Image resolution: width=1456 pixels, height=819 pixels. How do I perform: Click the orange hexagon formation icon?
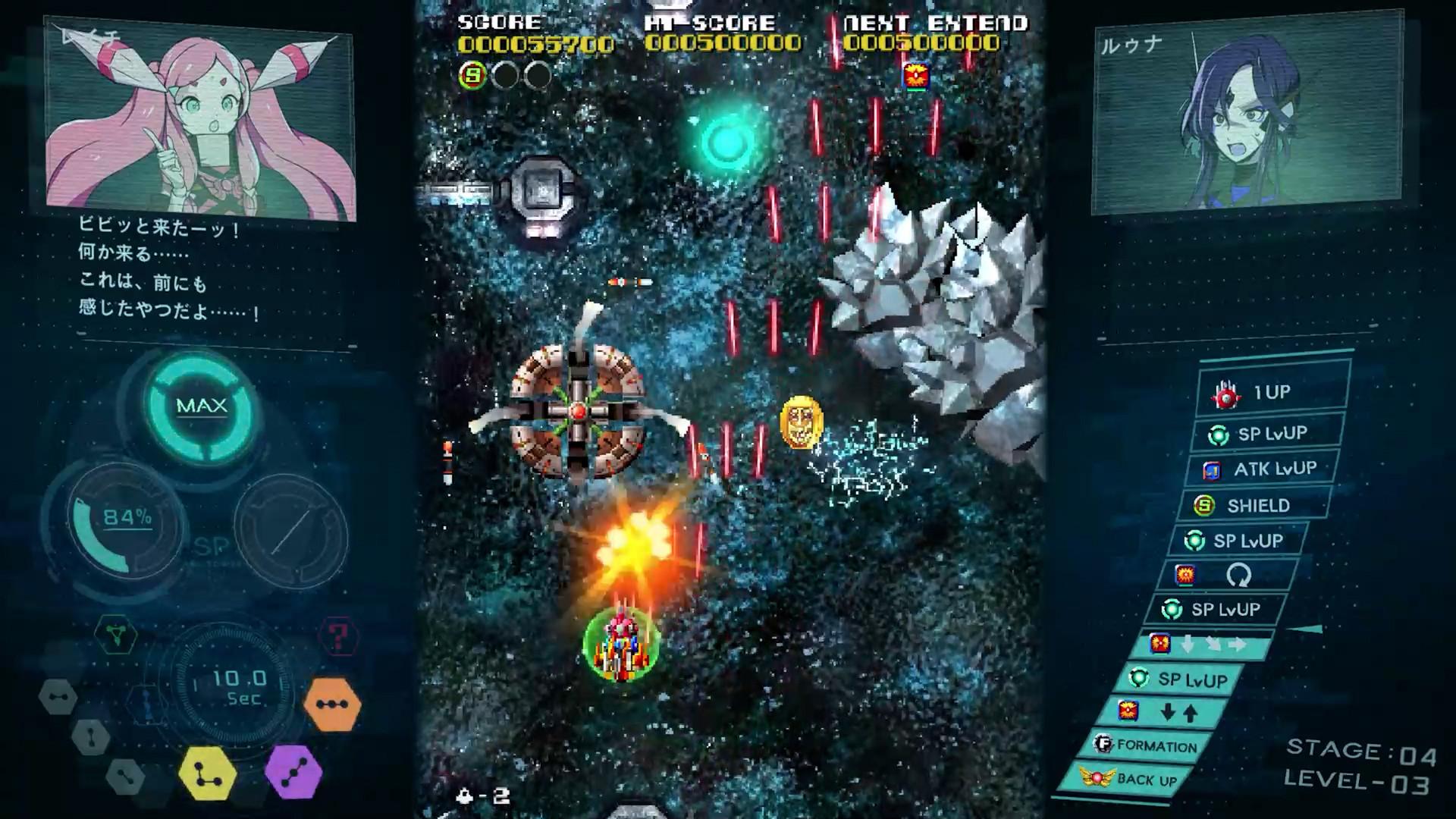point(332,704)
